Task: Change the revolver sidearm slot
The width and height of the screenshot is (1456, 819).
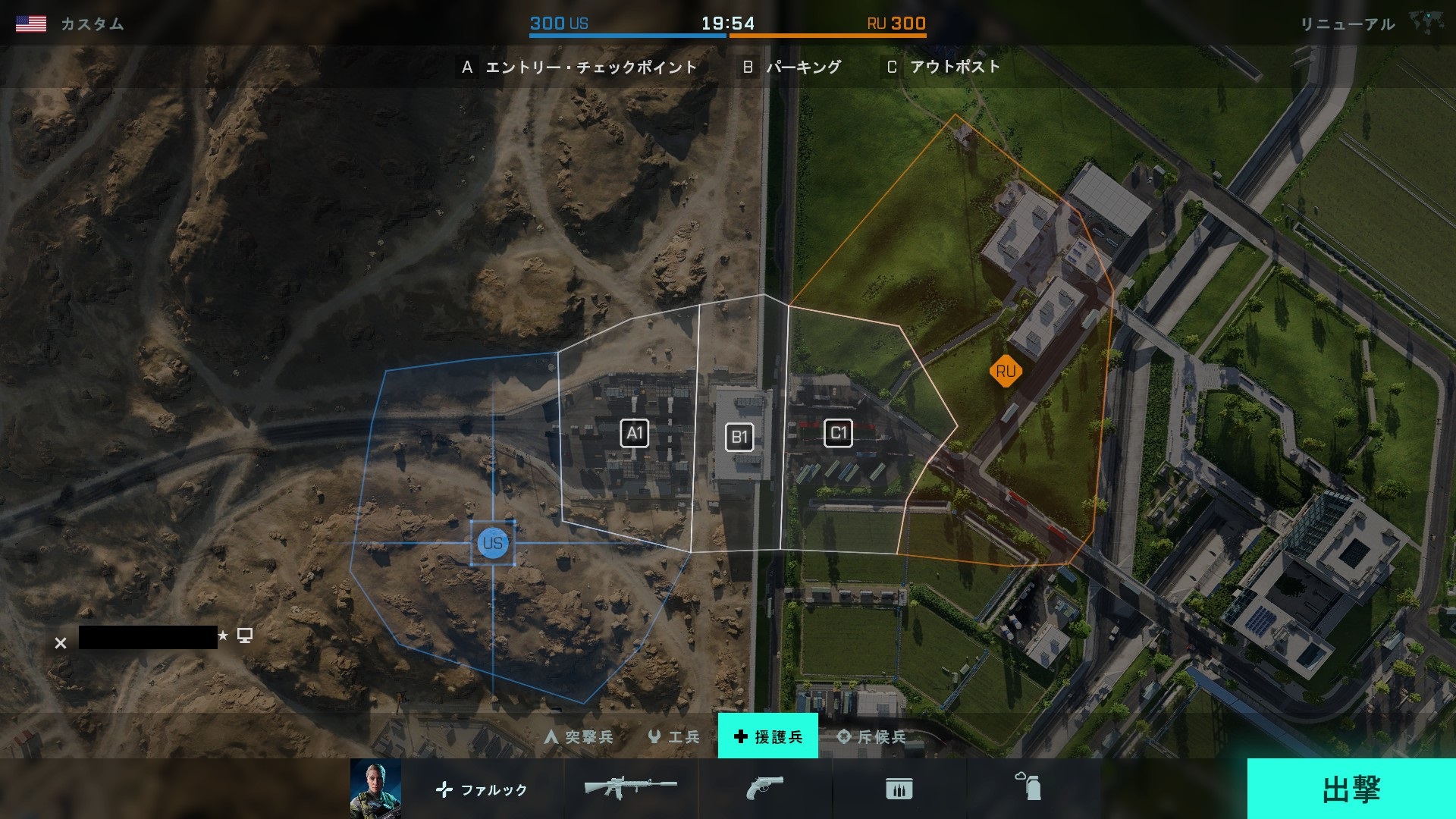Action: tap(764, 789)
